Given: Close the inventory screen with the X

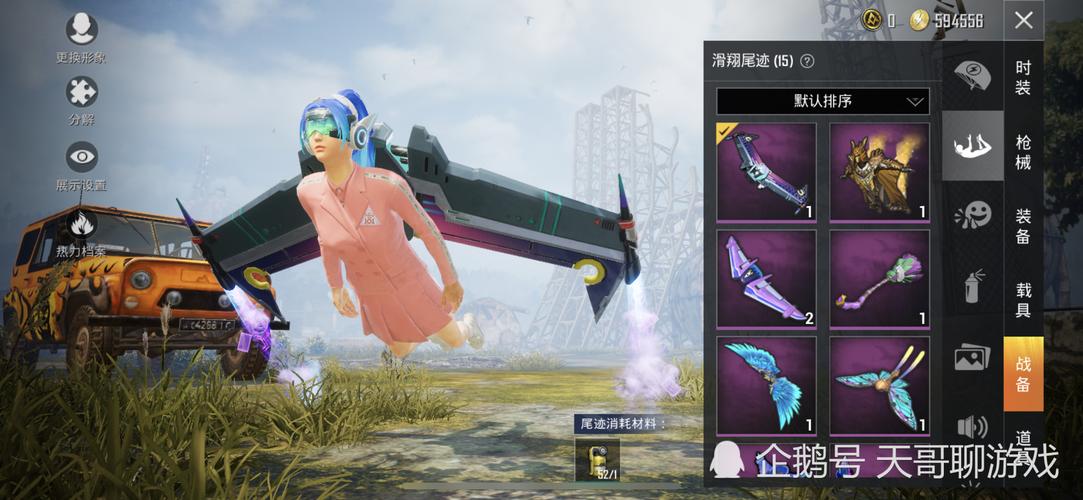Looking at the screenshot, I should (x=1023, y=20).
